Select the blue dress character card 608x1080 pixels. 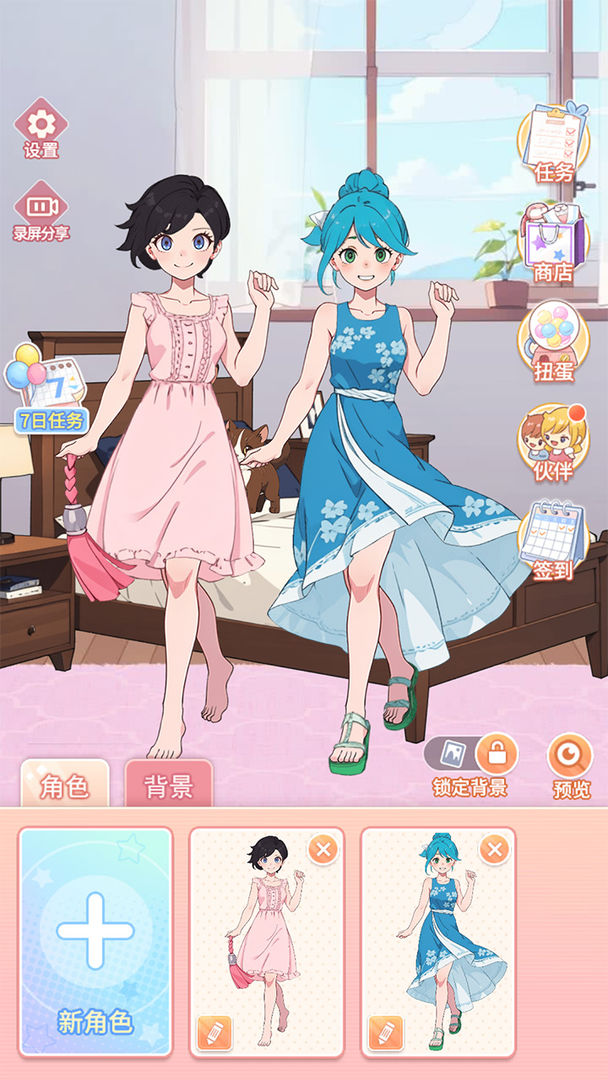coord(438,940)
